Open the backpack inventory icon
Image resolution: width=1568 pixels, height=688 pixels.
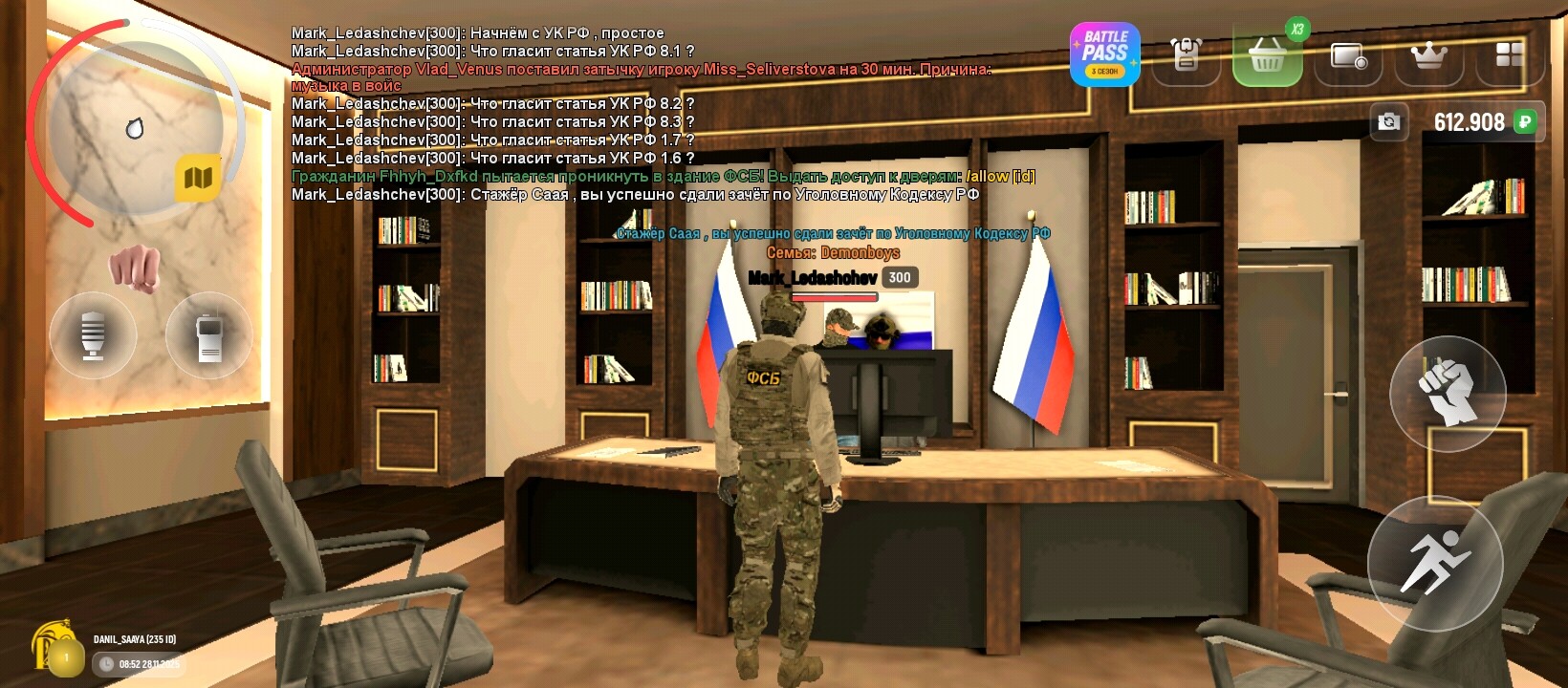tap(1186, 55)
